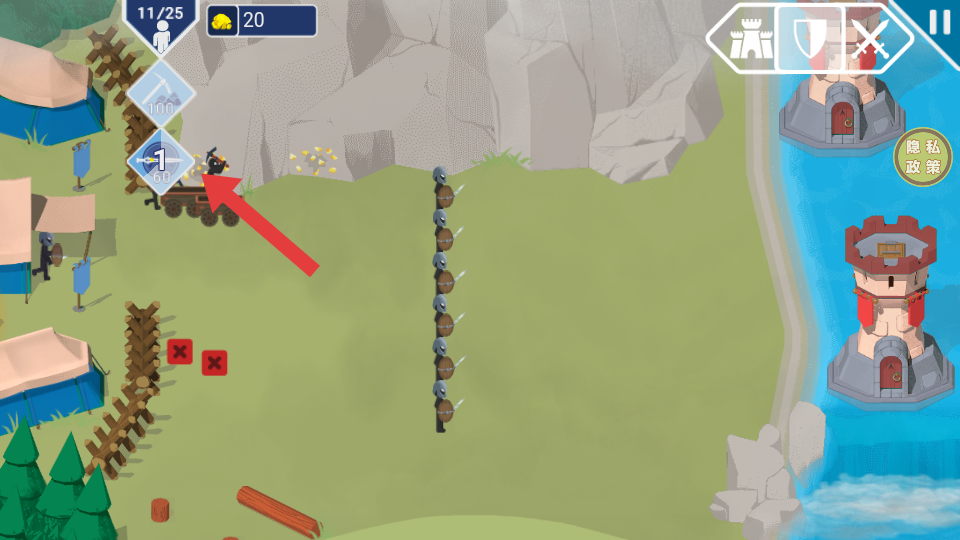Train a miner with the pickaxe icon
The image size is (960, 540).
160,94
